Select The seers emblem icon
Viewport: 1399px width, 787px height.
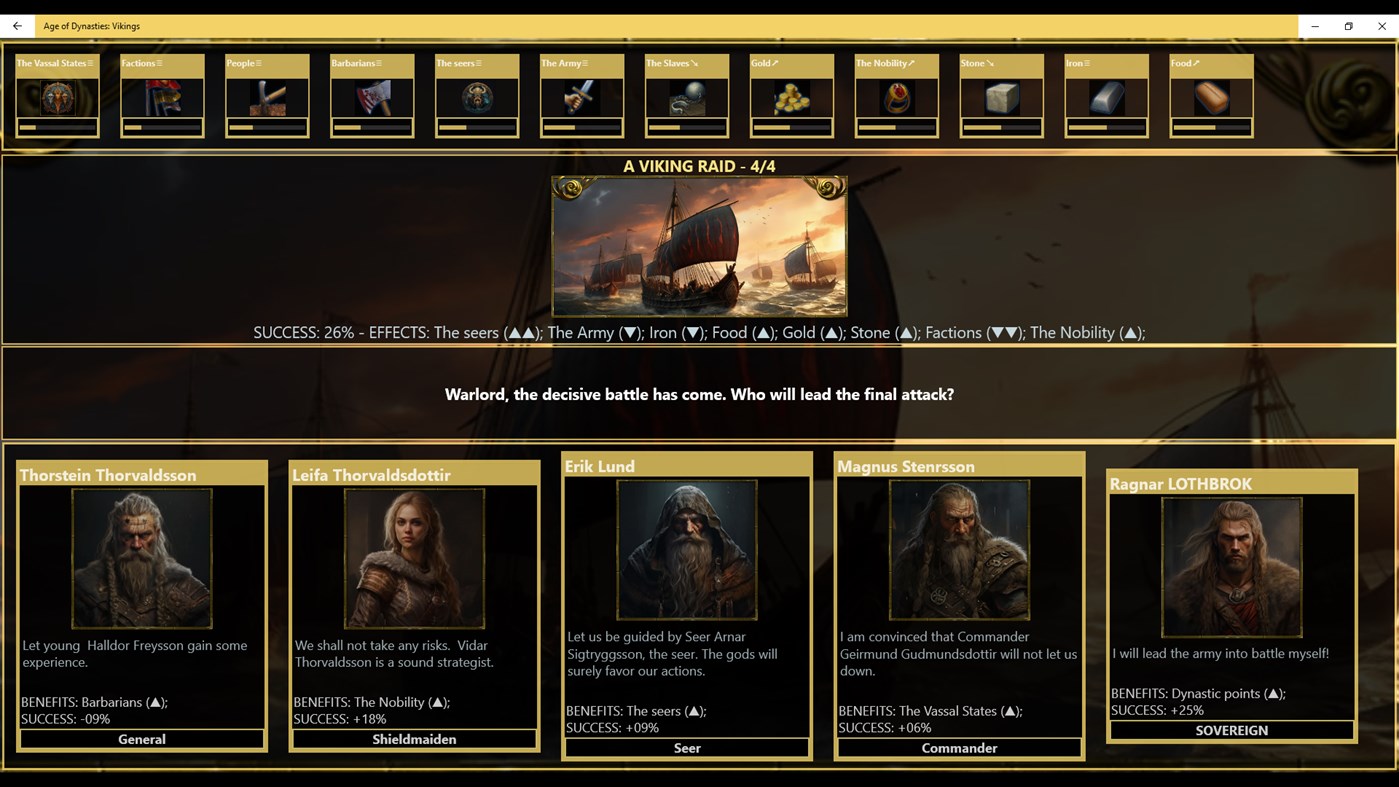(476, 96)
